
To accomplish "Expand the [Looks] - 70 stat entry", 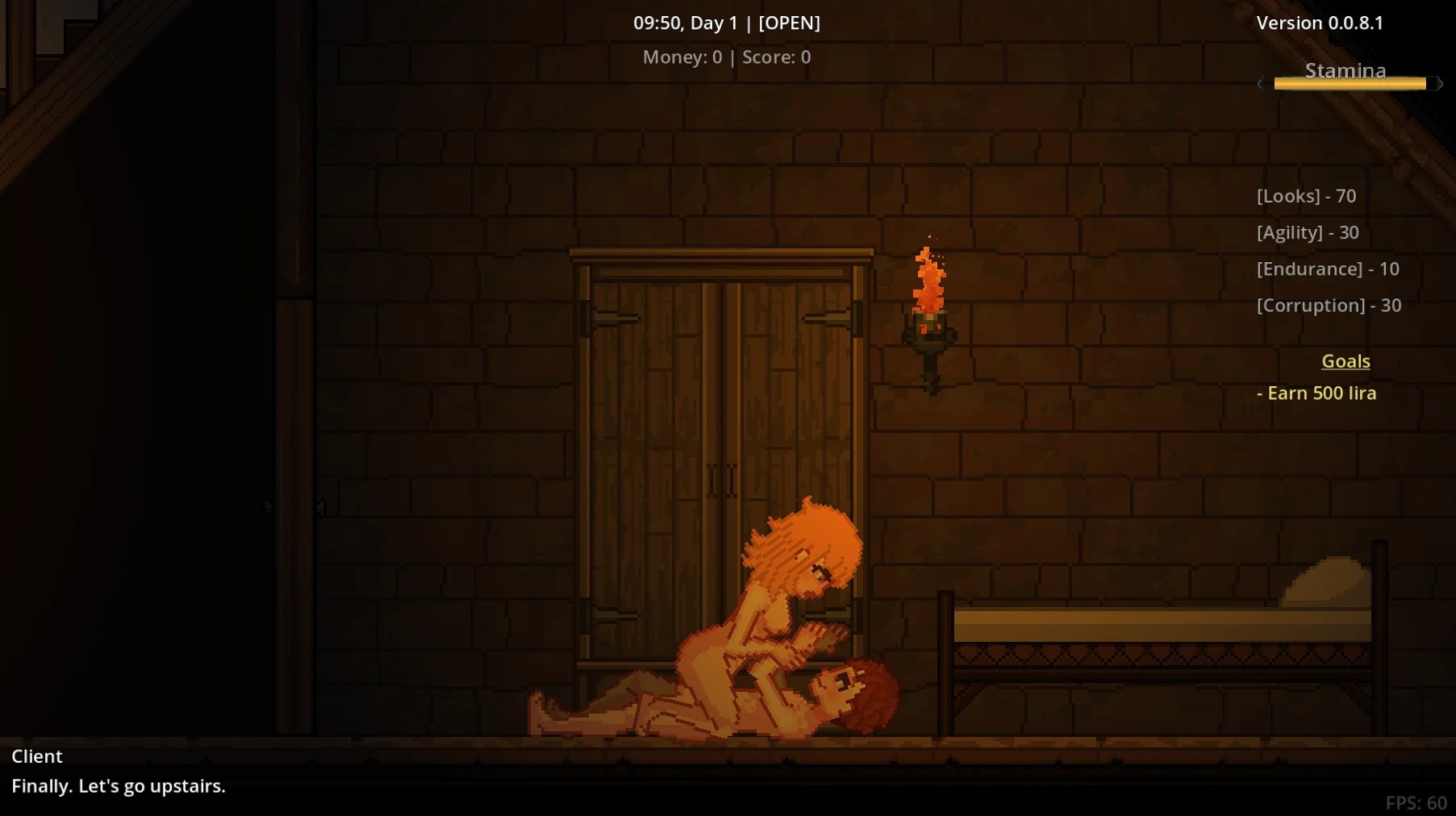I will coord(1305,195).
